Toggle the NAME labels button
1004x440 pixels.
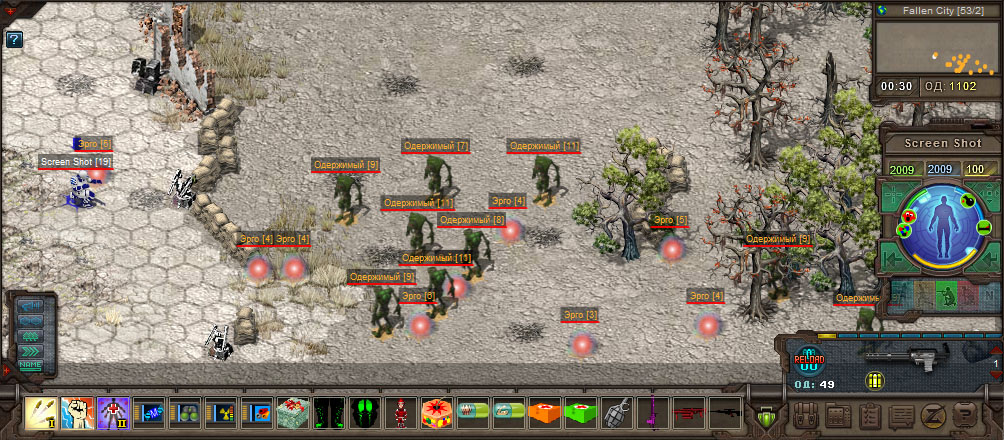click(x=31, y=365)
